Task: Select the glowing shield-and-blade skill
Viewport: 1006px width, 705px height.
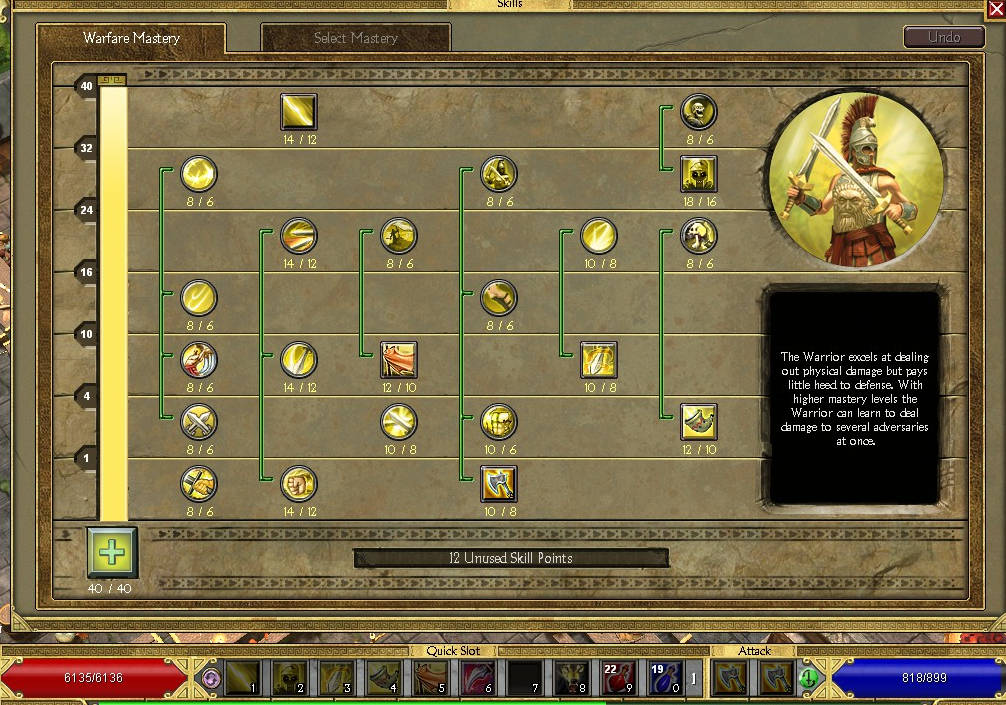Action: pos(598,360)
